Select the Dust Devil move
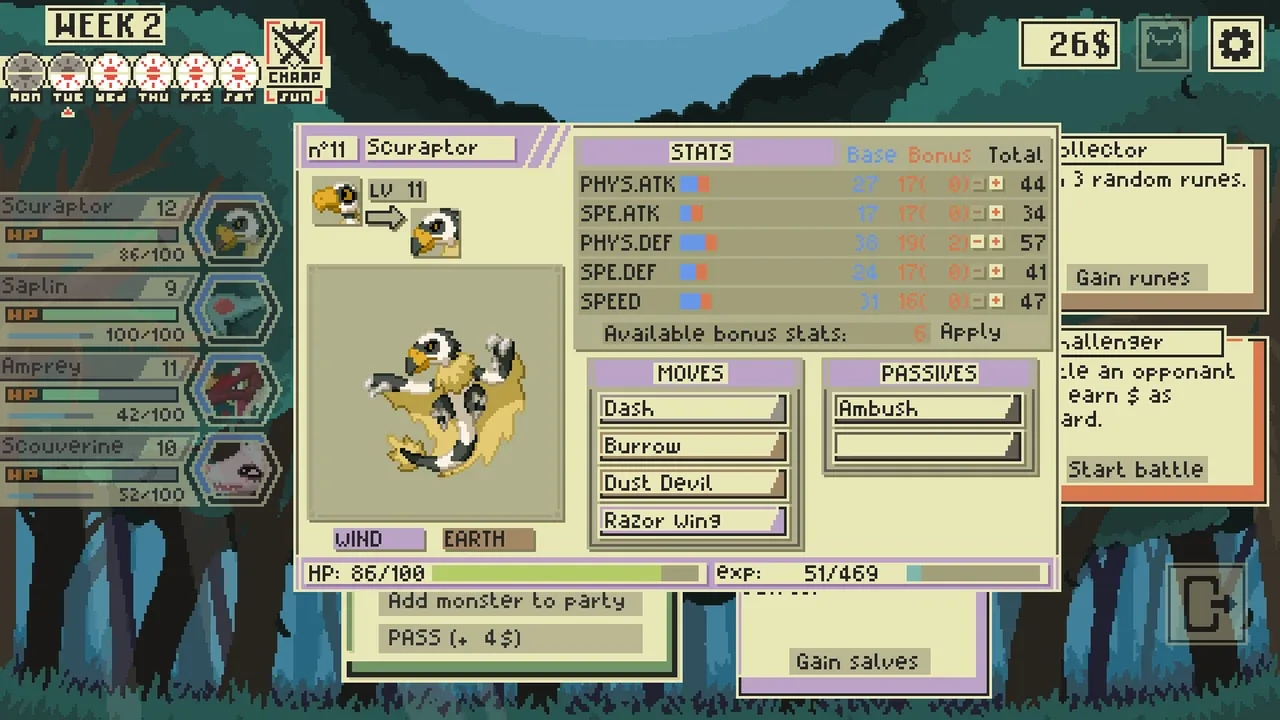The image size is (1280, 720). 692,483
